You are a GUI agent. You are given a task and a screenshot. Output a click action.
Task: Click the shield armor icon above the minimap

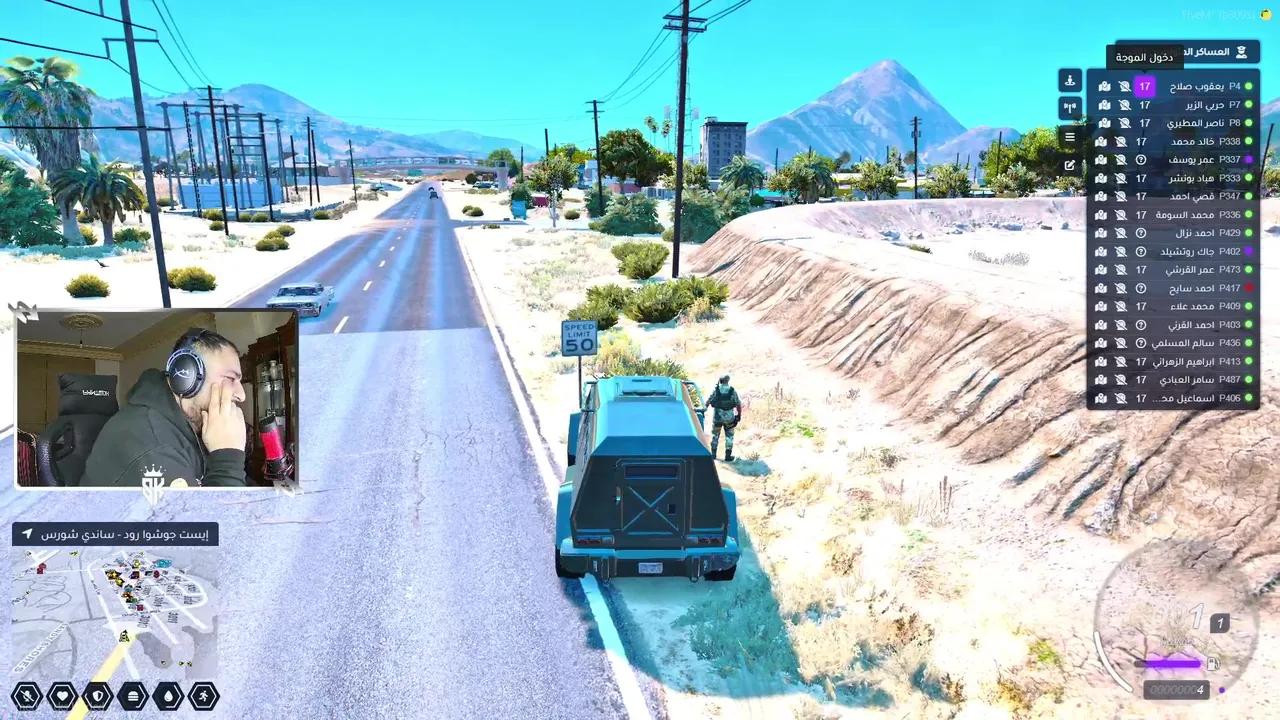pyautogui.click(x=98, y=695)
